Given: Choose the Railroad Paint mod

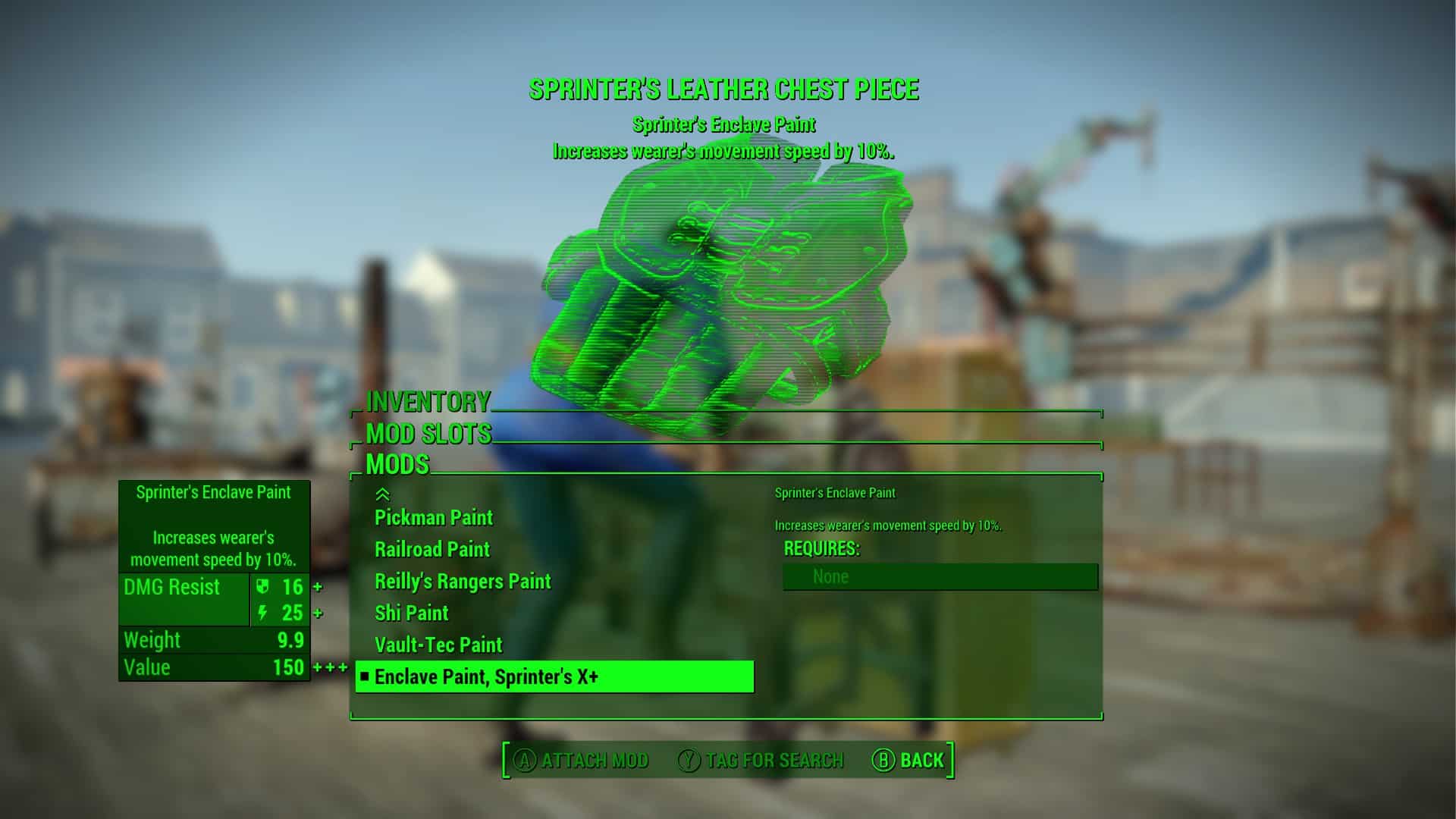Looking at the screenshot, I should (x=431, y=550).
